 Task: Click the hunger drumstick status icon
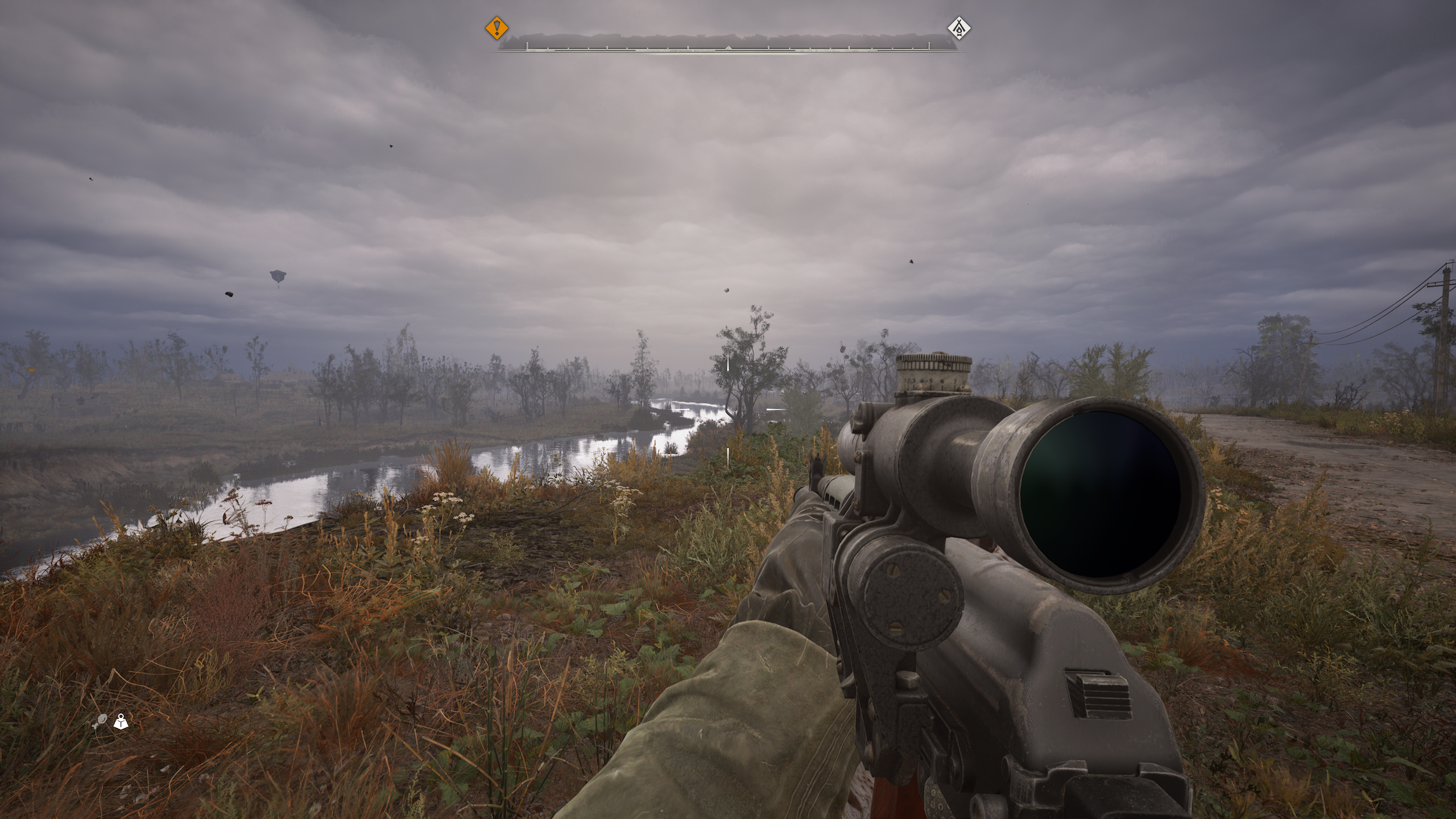point(99,722)
